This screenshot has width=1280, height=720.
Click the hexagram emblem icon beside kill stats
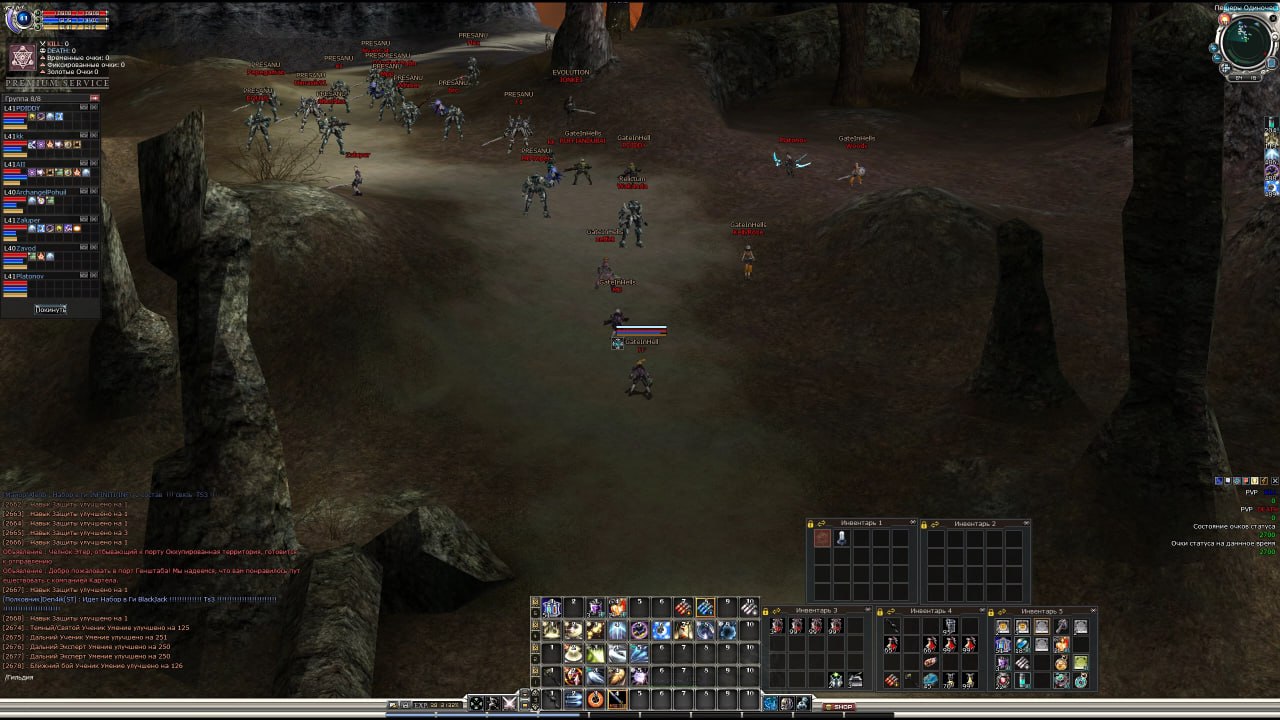pyautogui.click(x=22, y=57)
